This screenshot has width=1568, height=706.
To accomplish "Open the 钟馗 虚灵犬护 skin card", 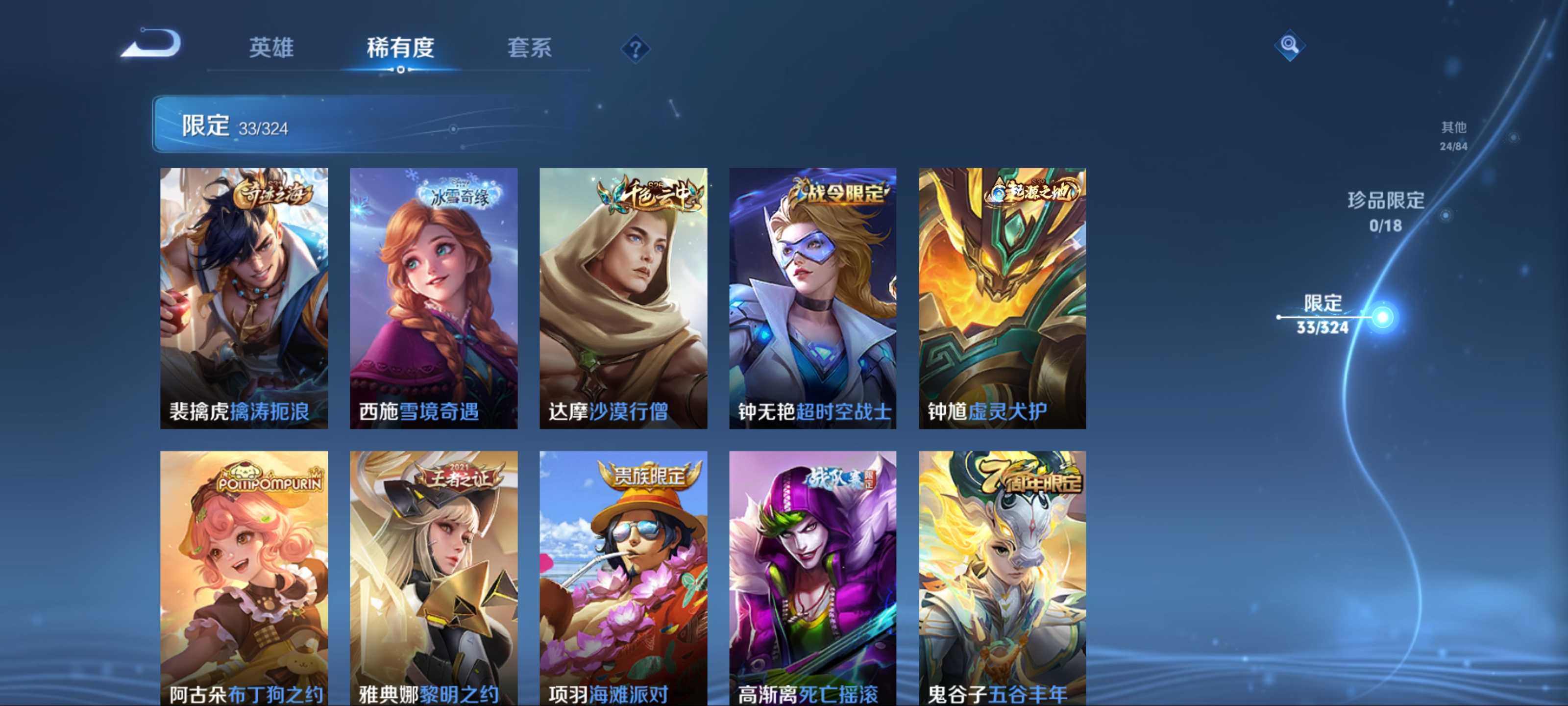I will 1002,298.
